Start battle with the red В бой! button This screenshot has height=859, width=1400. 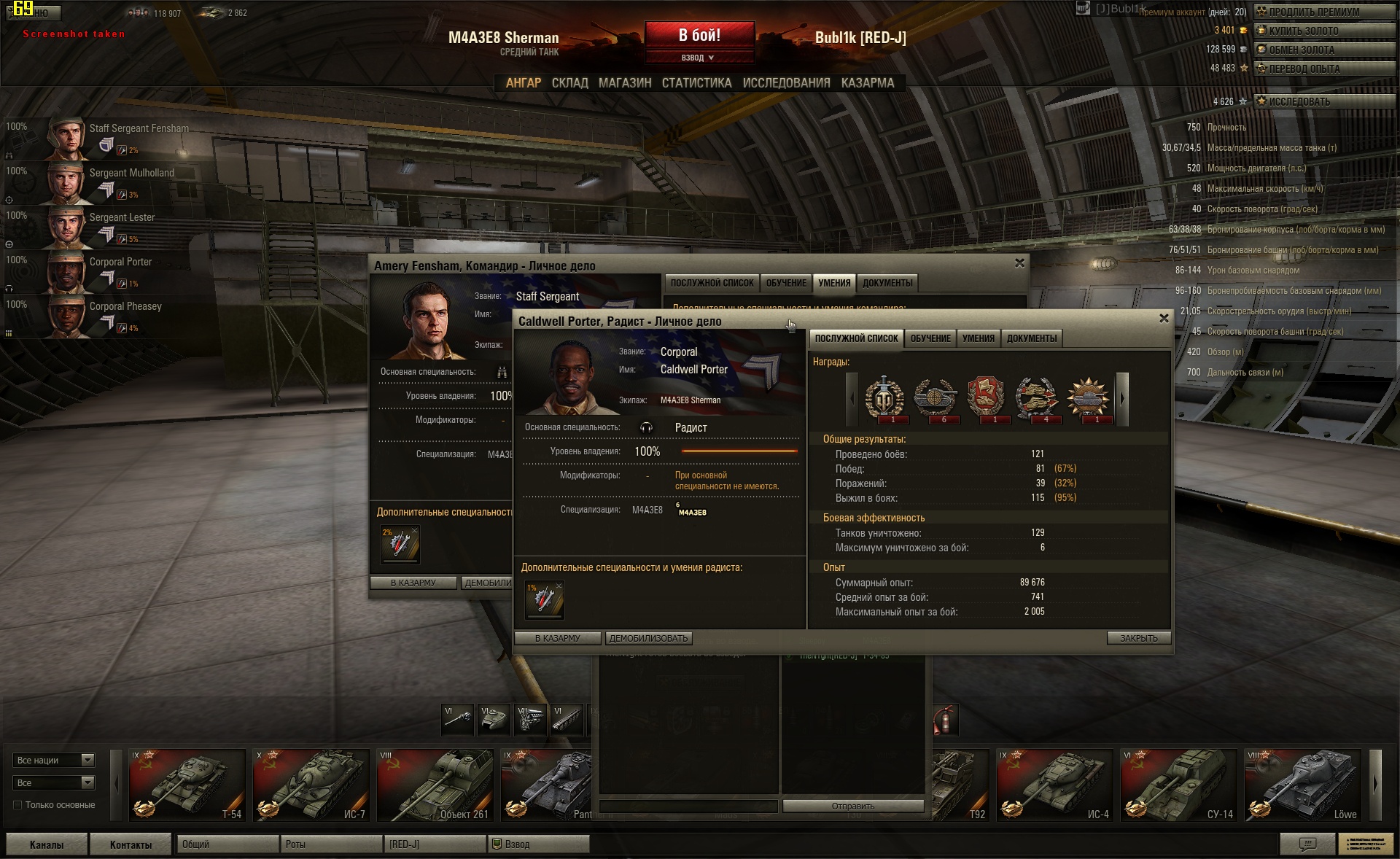coord(699,35)
